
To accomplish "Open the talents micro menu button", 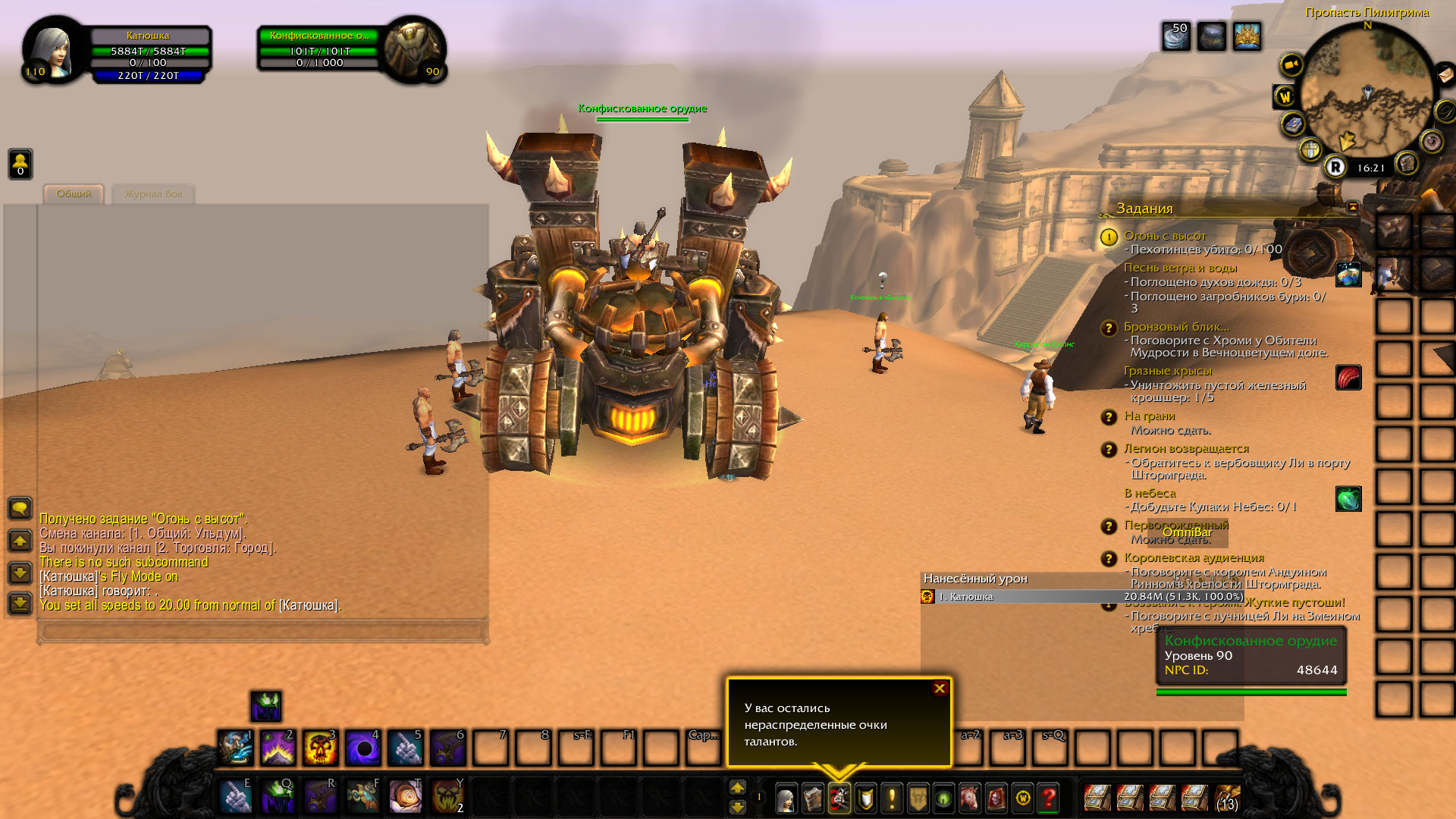I will 839,798.
